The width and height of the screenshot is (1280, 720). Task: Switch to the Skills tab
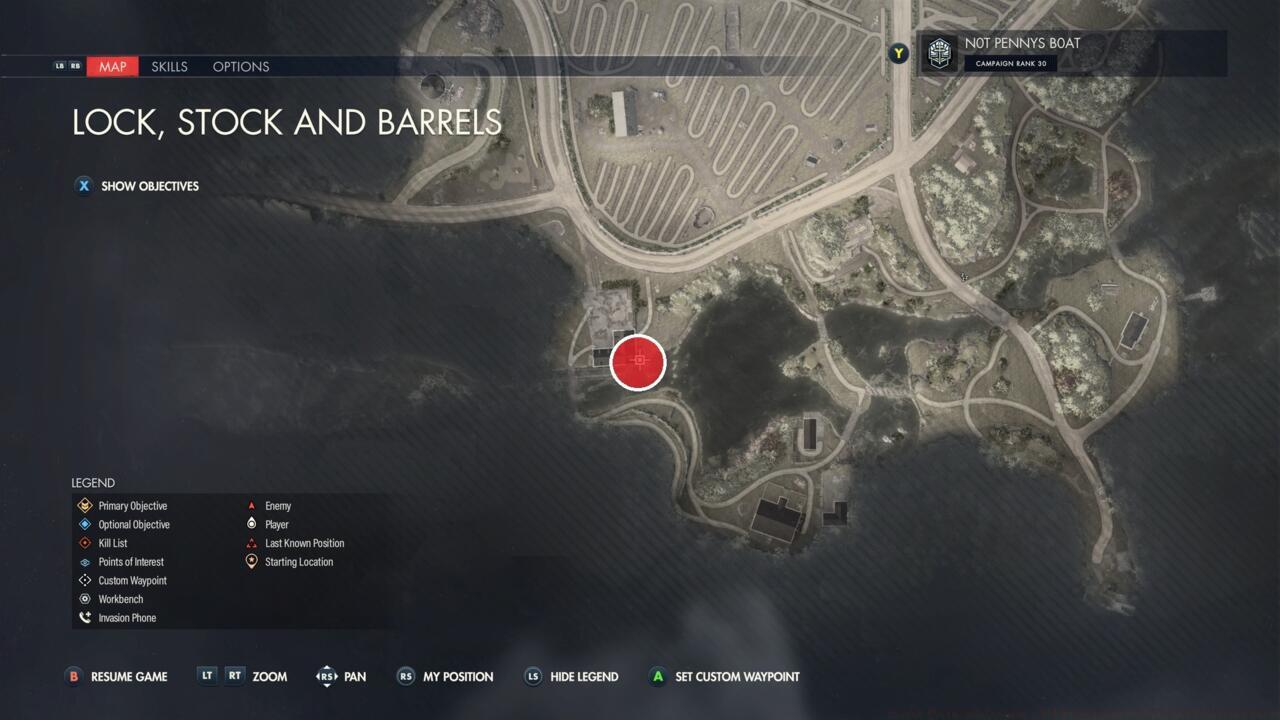click(169, 67)
